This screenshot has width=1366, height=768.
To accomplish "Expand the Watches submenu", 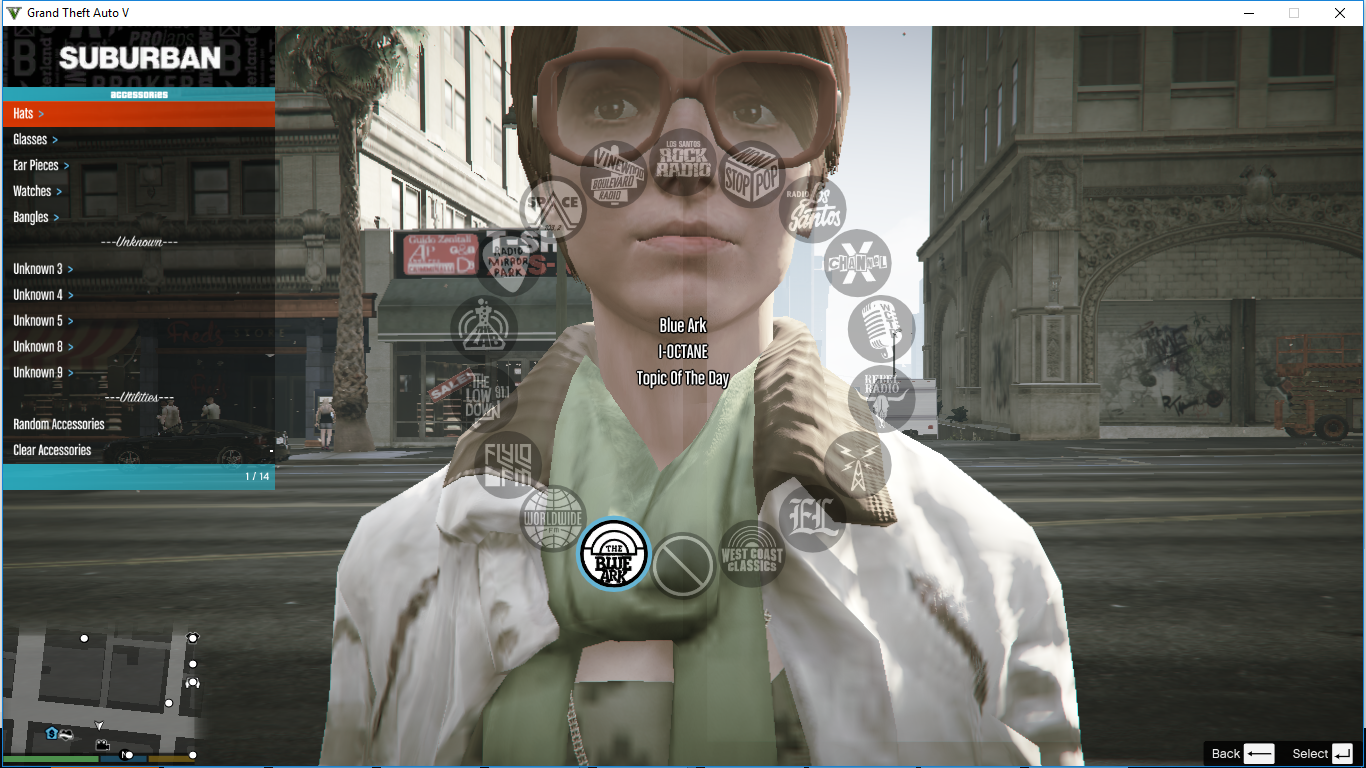I will (37, 190).
